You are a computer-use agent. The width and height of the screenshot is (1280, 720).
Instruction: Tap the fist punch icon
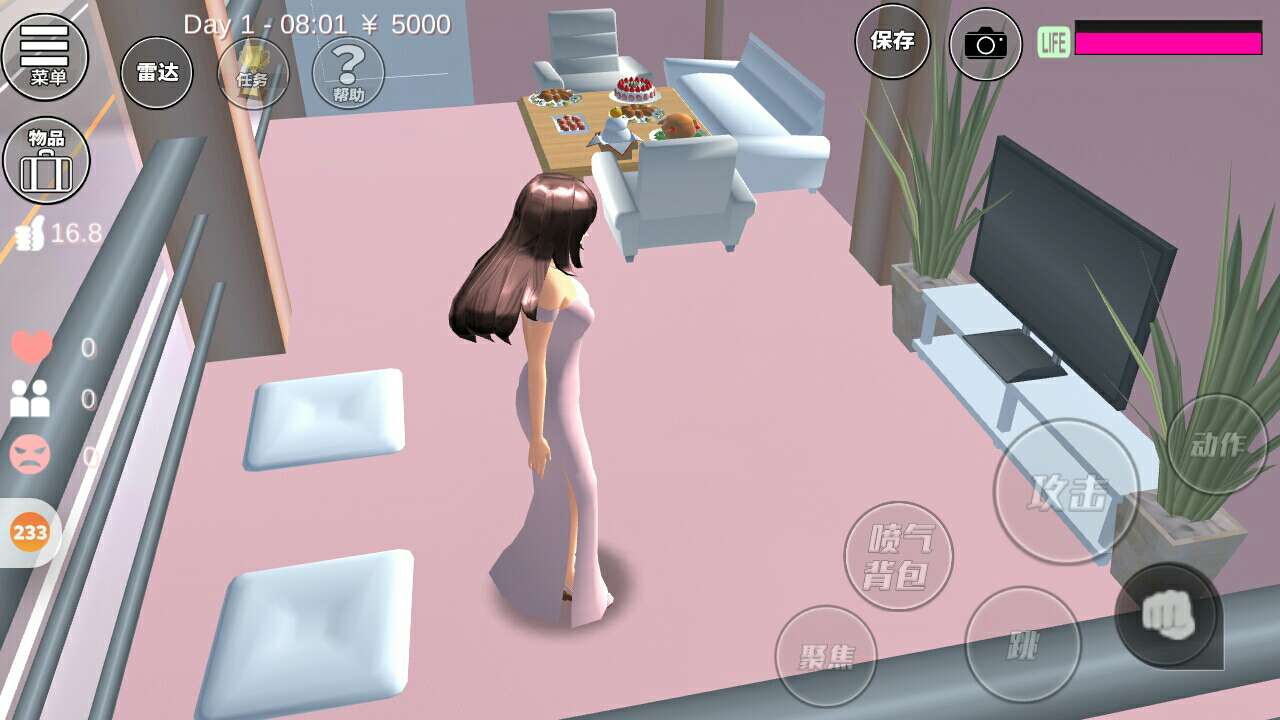[1167, 614]
